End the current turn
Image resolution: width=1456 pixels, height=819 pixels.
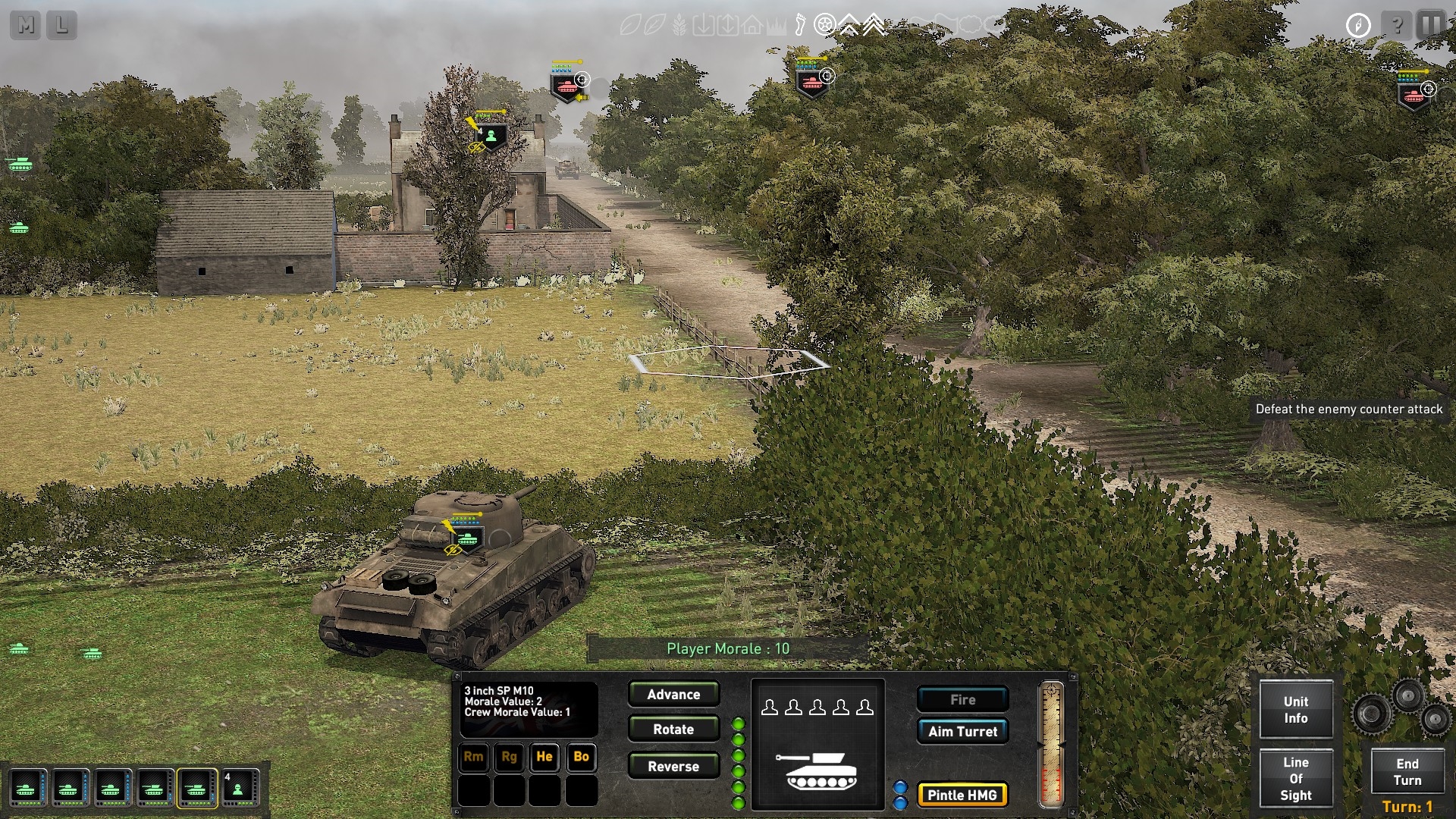[x=1407, y=772]
